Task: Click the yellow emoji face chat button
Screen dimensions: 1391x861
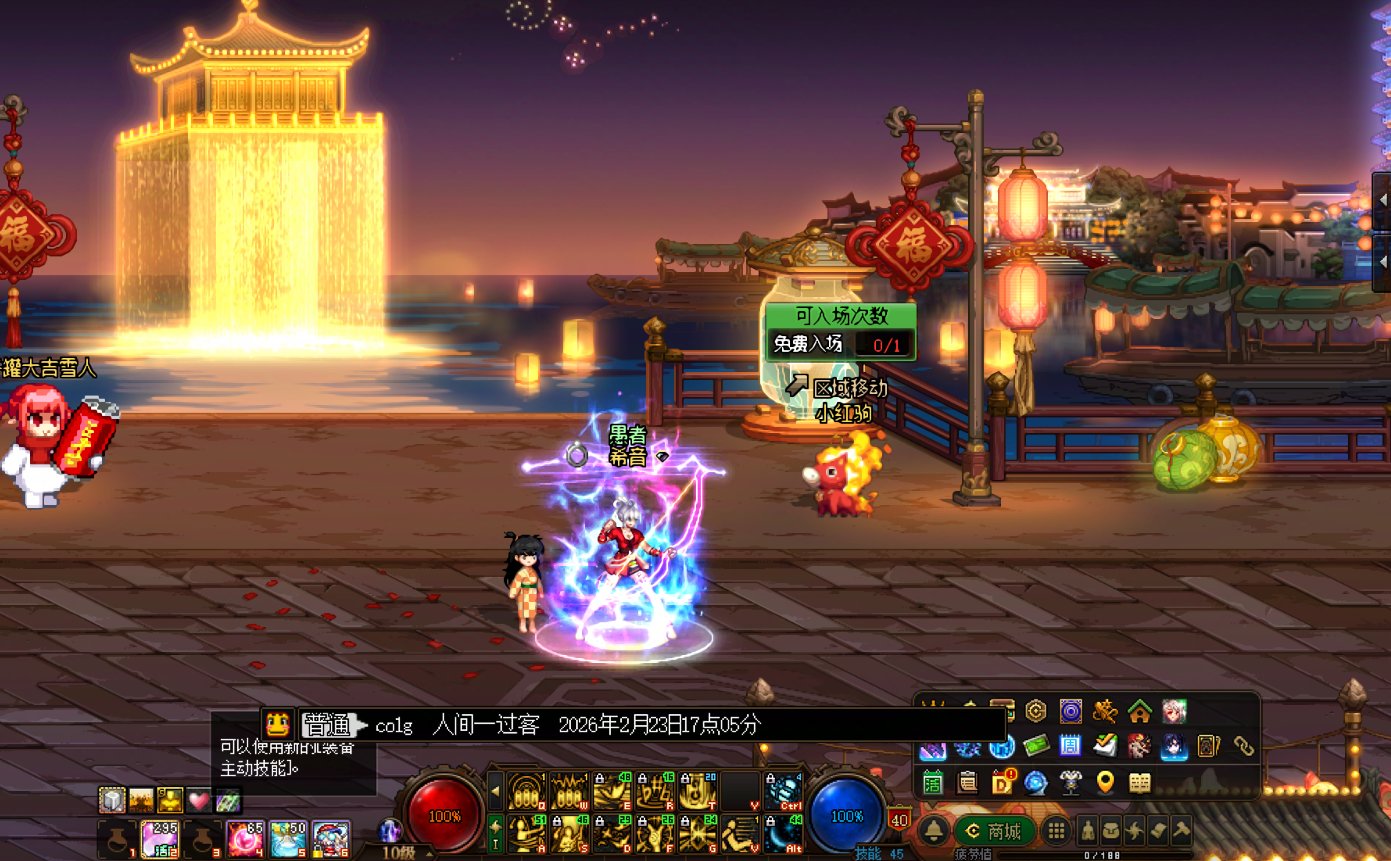Action: coord(278,724)
